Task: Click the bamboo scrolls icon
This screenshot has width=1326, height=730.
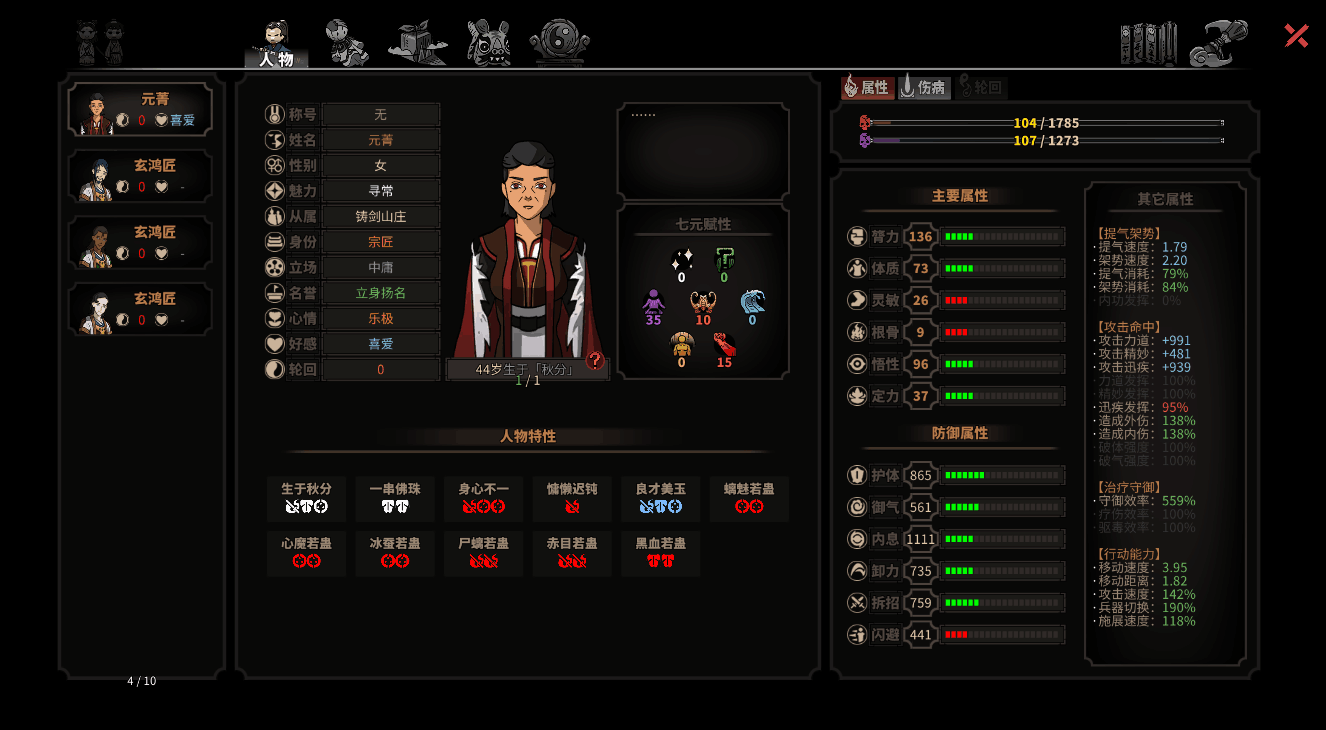Action: coord(1148,43)
